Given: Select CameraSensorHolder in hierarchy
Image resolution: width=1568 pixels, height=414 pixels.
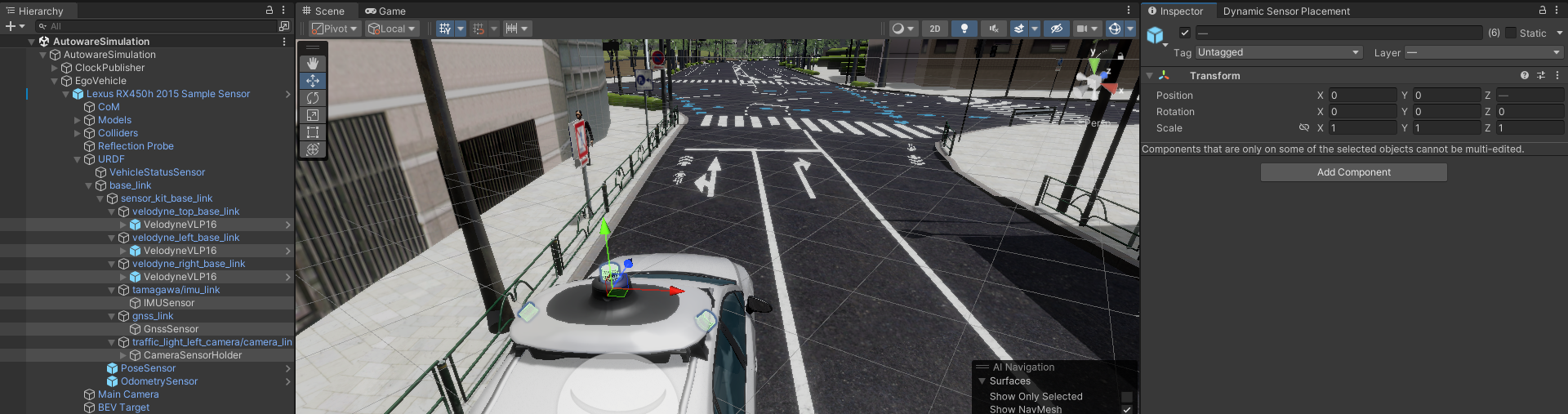Looking at the screenshot, I should pos(193,355).
